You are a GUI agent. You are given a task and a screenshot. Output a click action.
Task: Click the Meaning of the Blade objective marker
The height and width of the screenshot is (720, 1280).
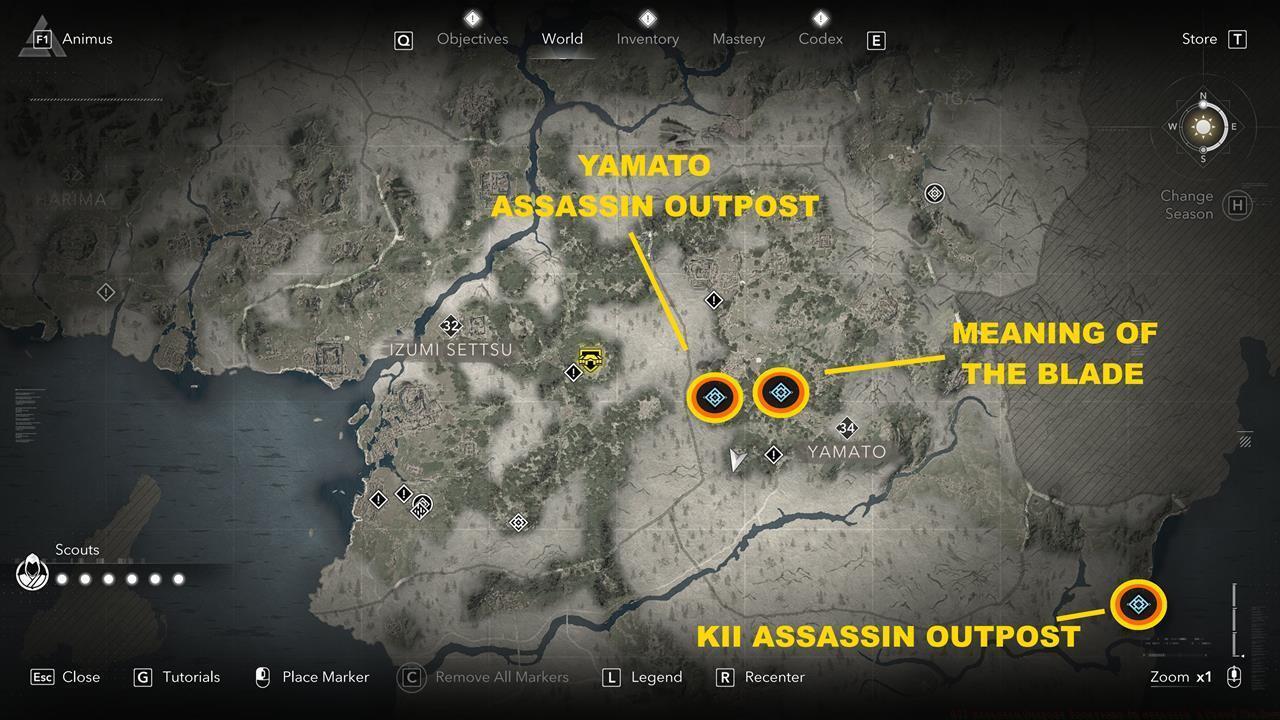coord(781,392)
